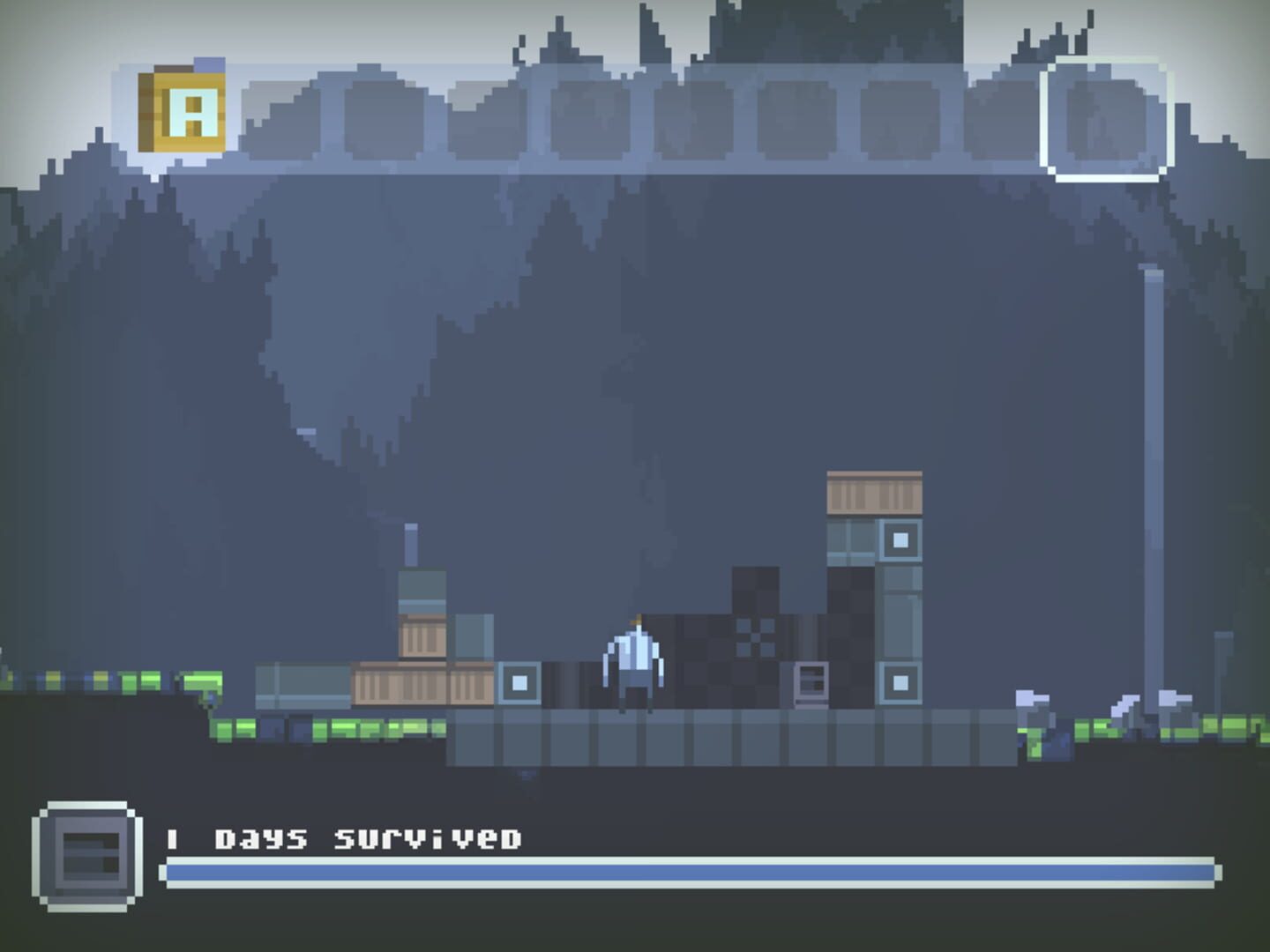This screenshot has height=952, width=1270.
Task: Select the wooden crate atop the container stack
Action: (x=873, y=494)
